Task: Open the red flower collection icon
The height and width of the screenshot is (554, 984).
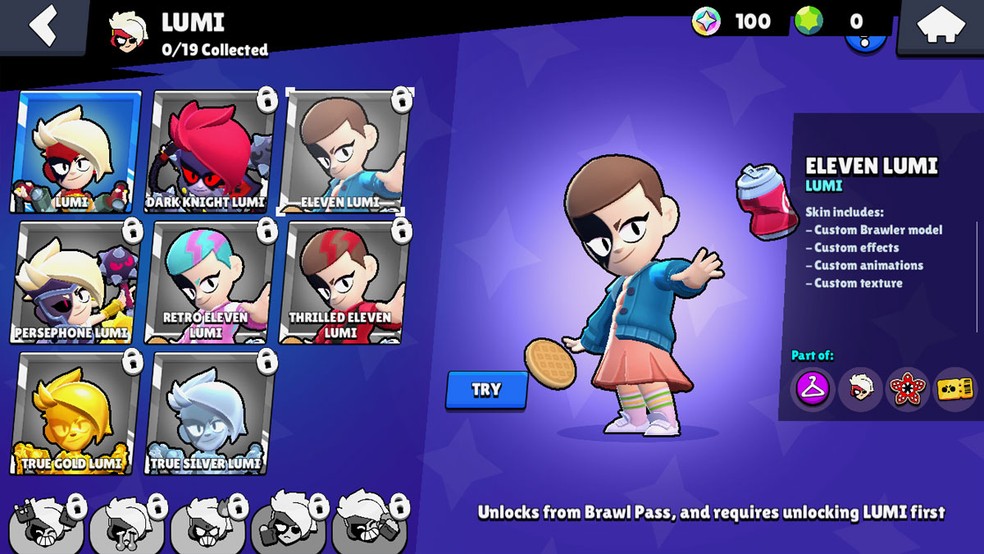Action: 907,389
